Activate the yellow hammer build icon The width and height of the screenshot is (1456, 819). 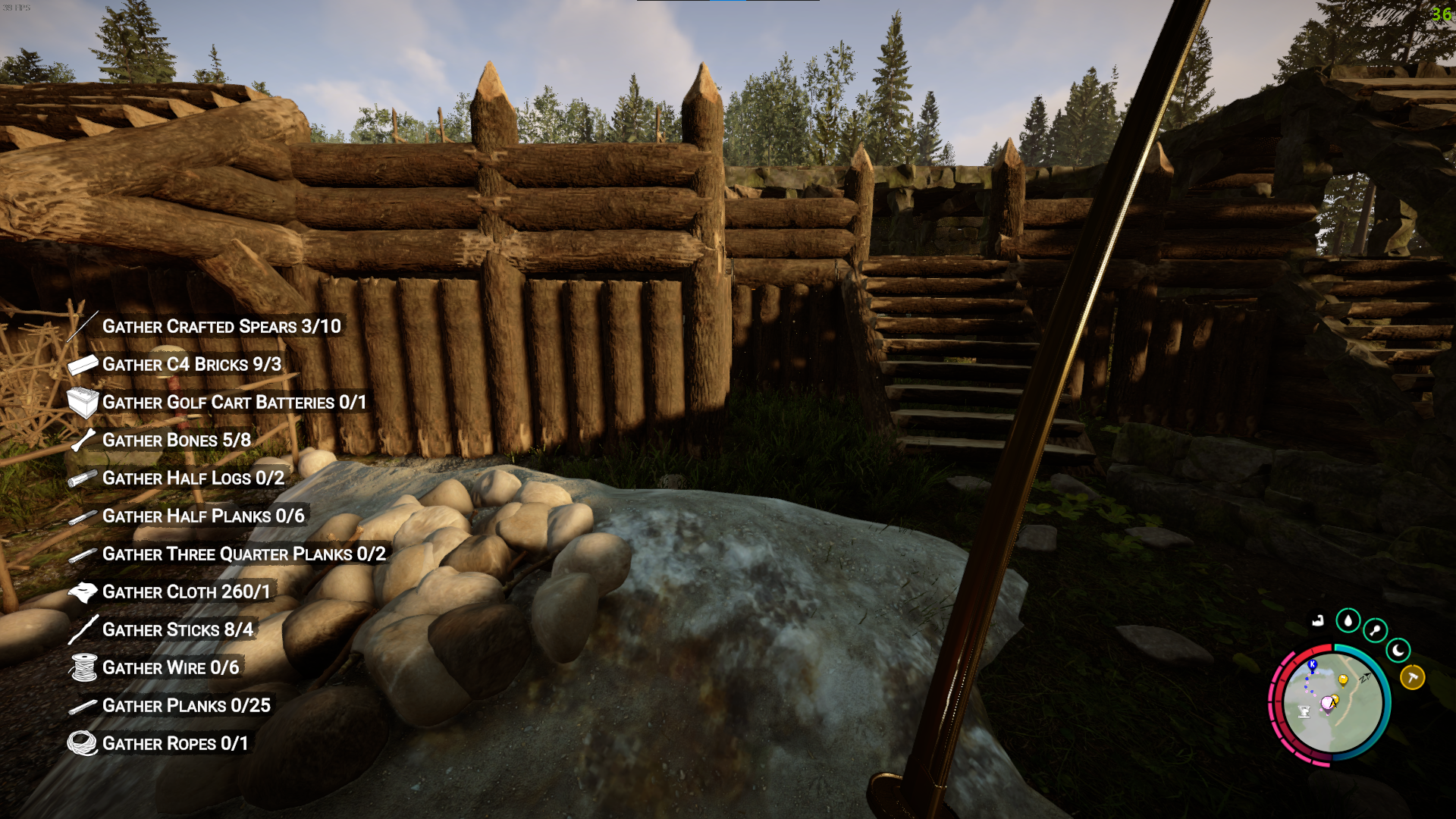1412,676
